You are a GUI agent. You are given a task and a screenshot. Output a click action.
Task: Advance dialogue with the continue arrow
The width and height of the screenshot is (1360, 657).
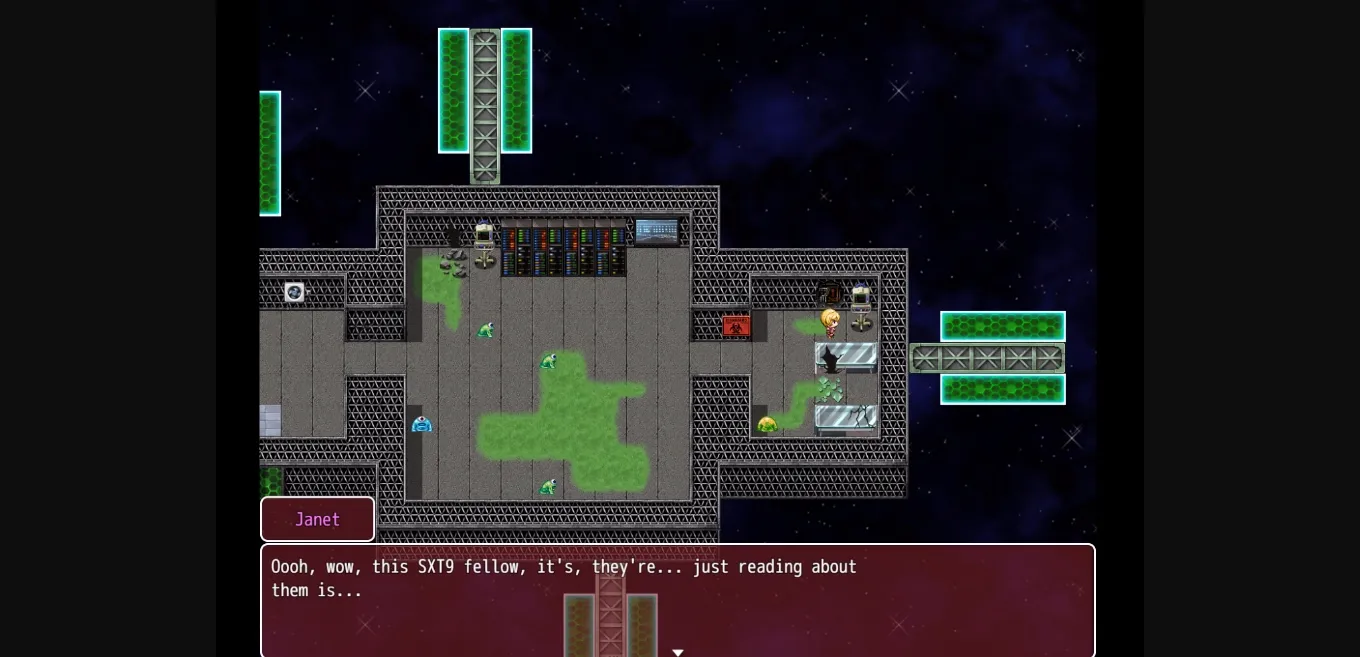(x=678, y=652)
